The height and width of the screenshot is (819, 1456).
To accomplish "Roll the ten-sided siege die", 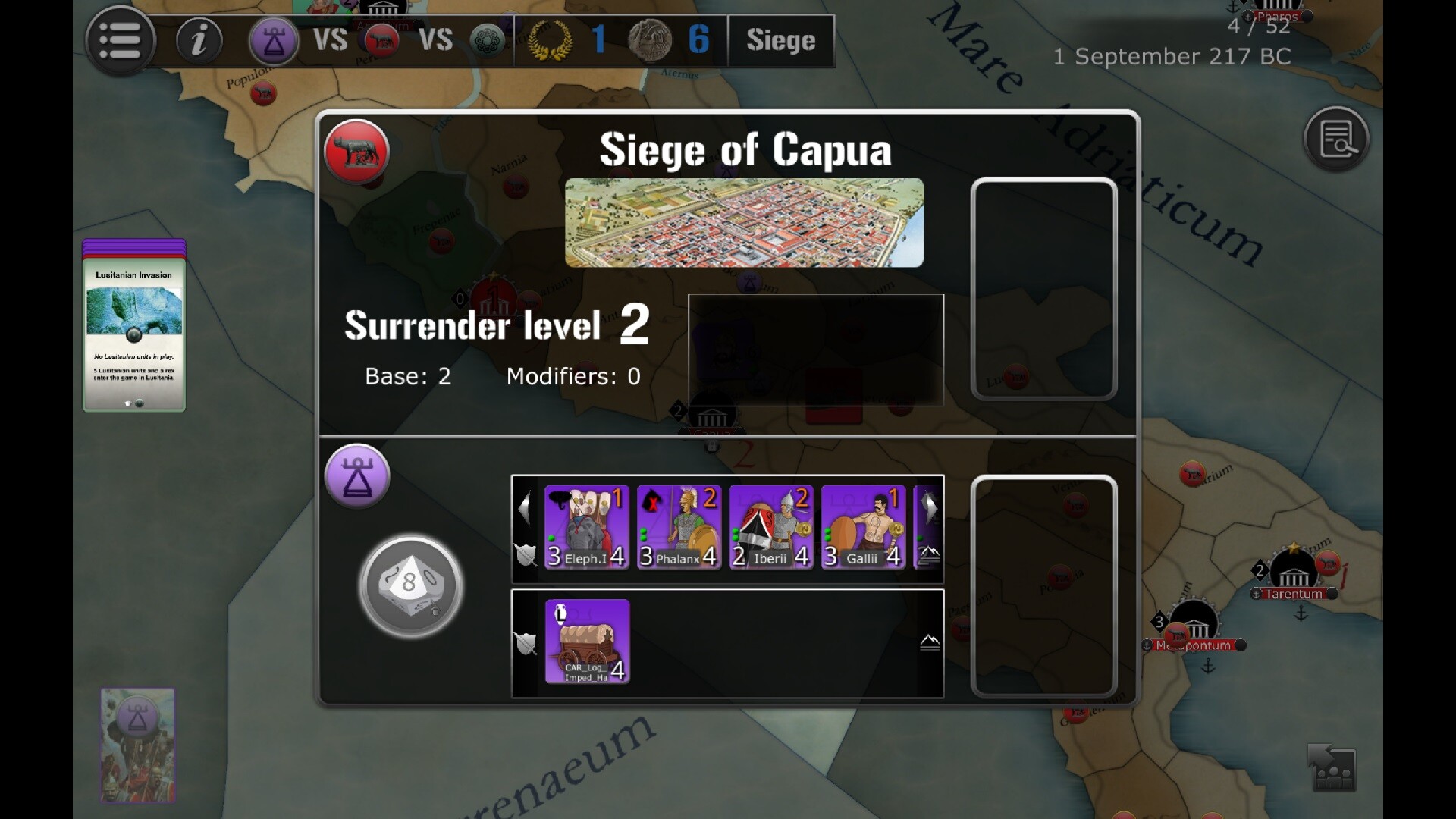I will coord(410,585).
